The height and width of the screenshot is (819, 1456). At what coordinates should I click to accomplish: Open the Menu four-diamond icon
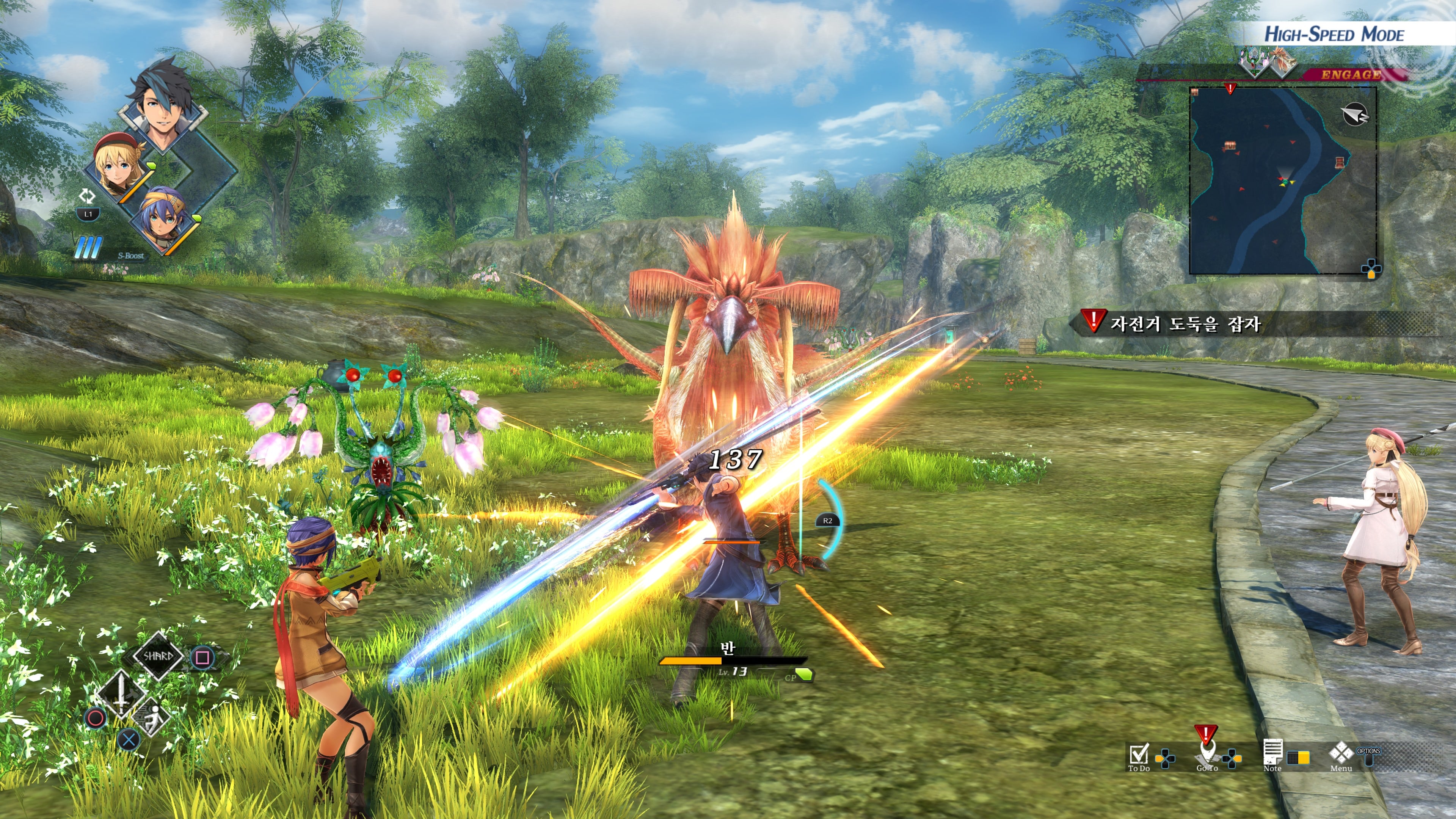(1341, 755)
